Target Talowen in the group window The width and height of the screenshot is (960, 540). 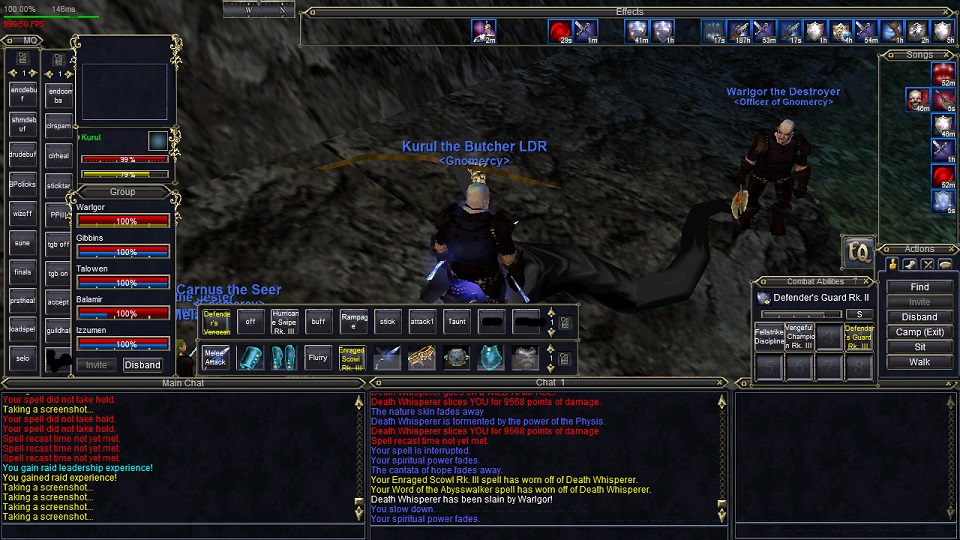click(122, 276)
